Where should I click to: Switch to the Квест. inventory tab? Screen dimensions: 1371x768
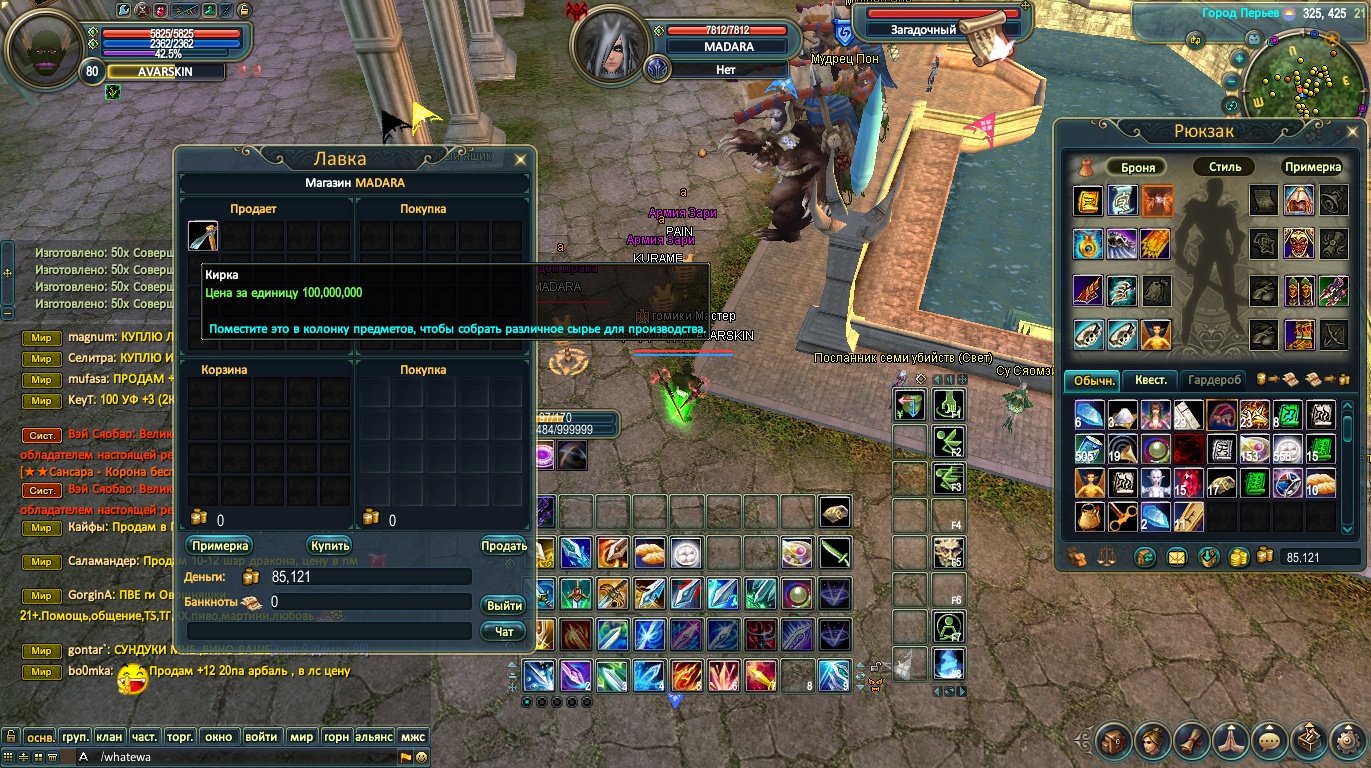1149,380
